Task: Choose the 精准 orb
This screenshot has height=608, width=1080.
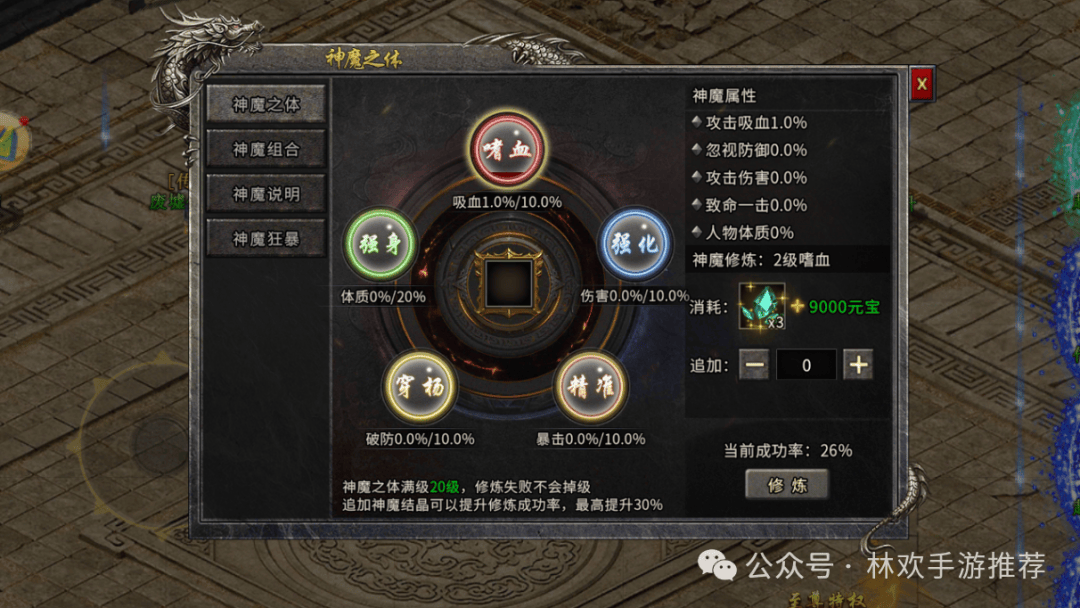Action: point(591,388)
